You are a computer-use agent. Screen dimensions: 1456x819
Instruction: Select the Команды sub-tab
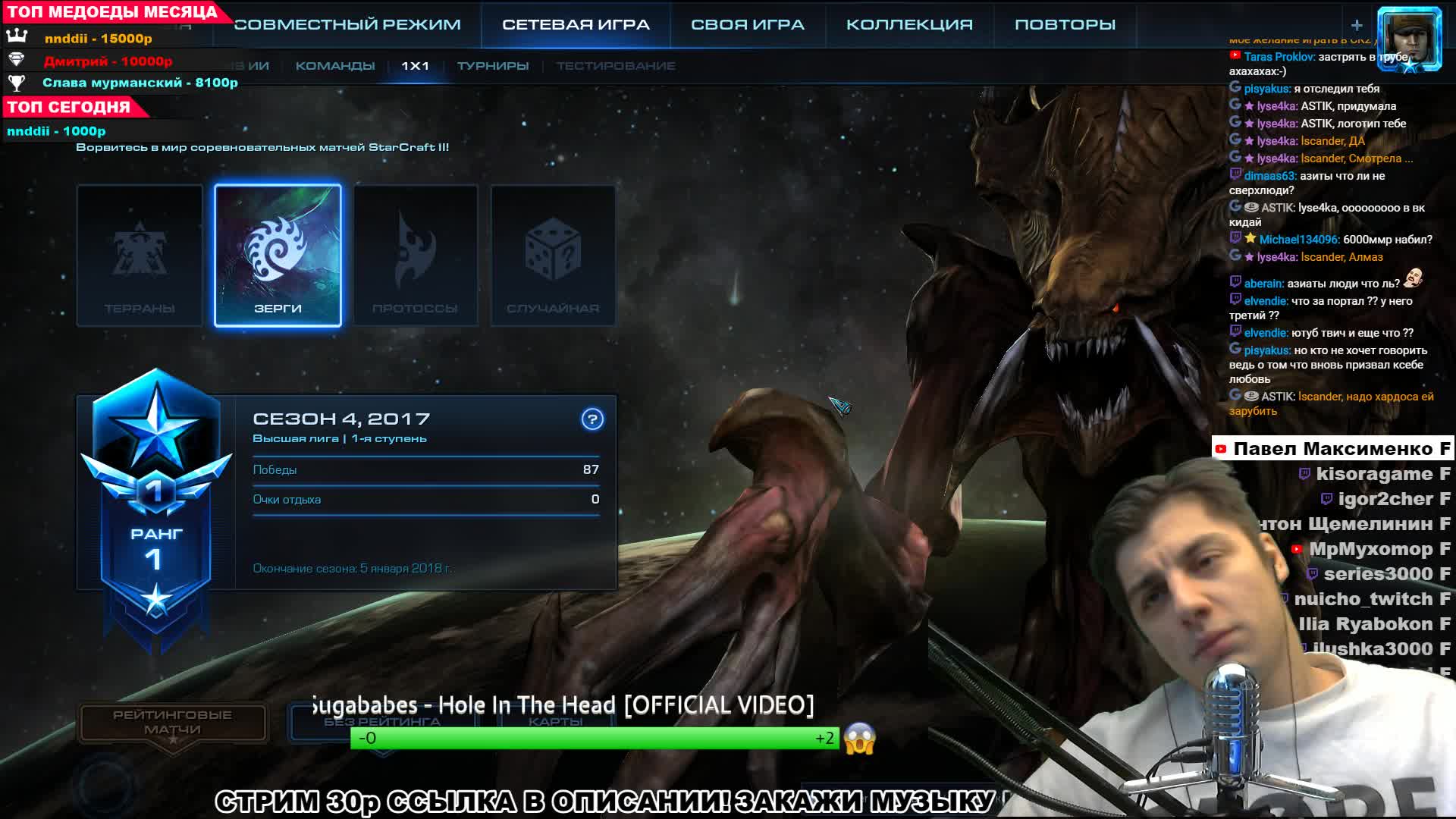(335, 66)
